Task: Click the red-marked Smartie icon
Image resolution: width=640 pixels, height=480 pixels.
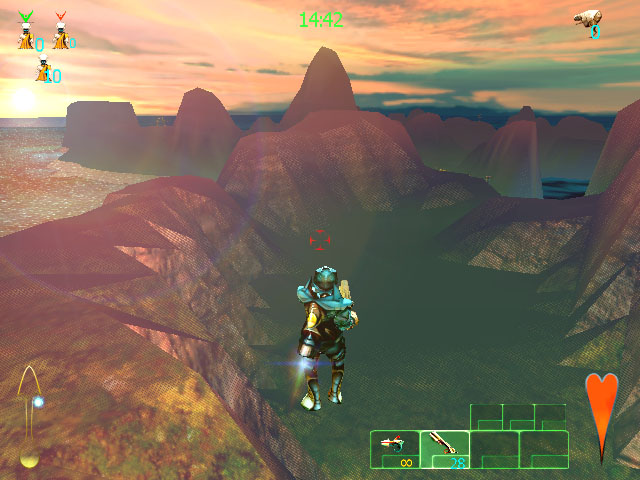Action: point(61,32)
